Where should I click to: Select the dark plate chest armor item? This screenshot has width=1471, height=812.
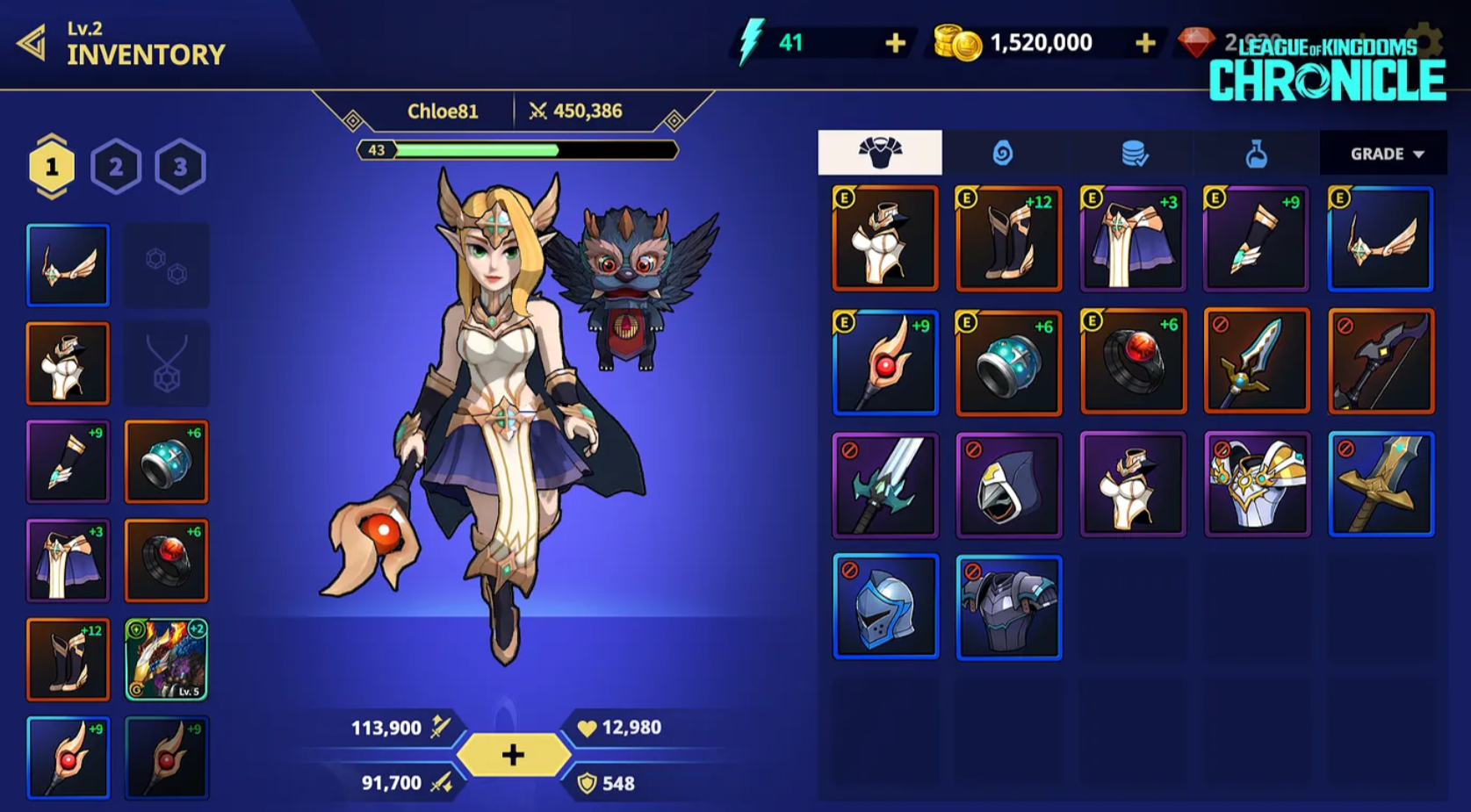tap(1009, 607)
